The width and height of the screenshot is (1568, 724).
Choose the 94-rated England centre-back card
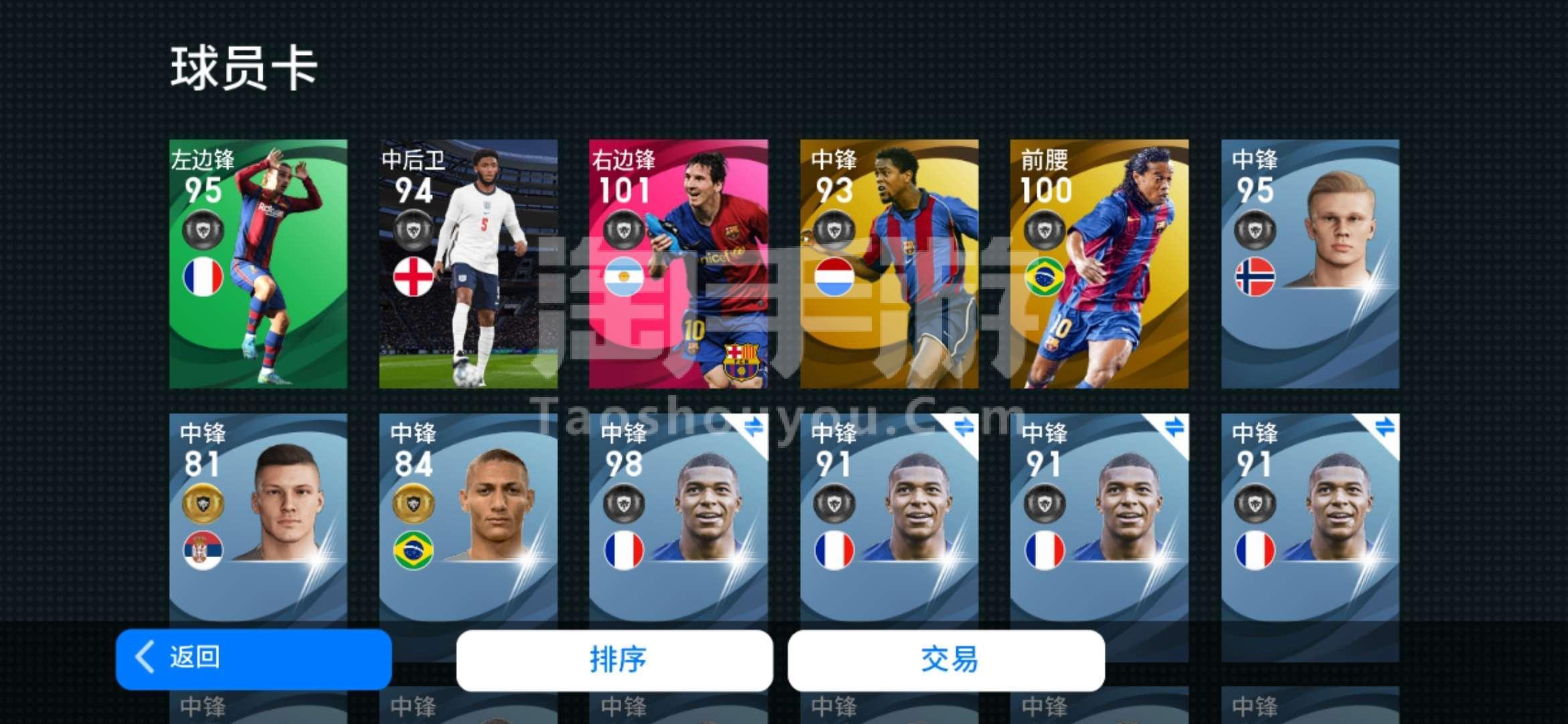468,263
